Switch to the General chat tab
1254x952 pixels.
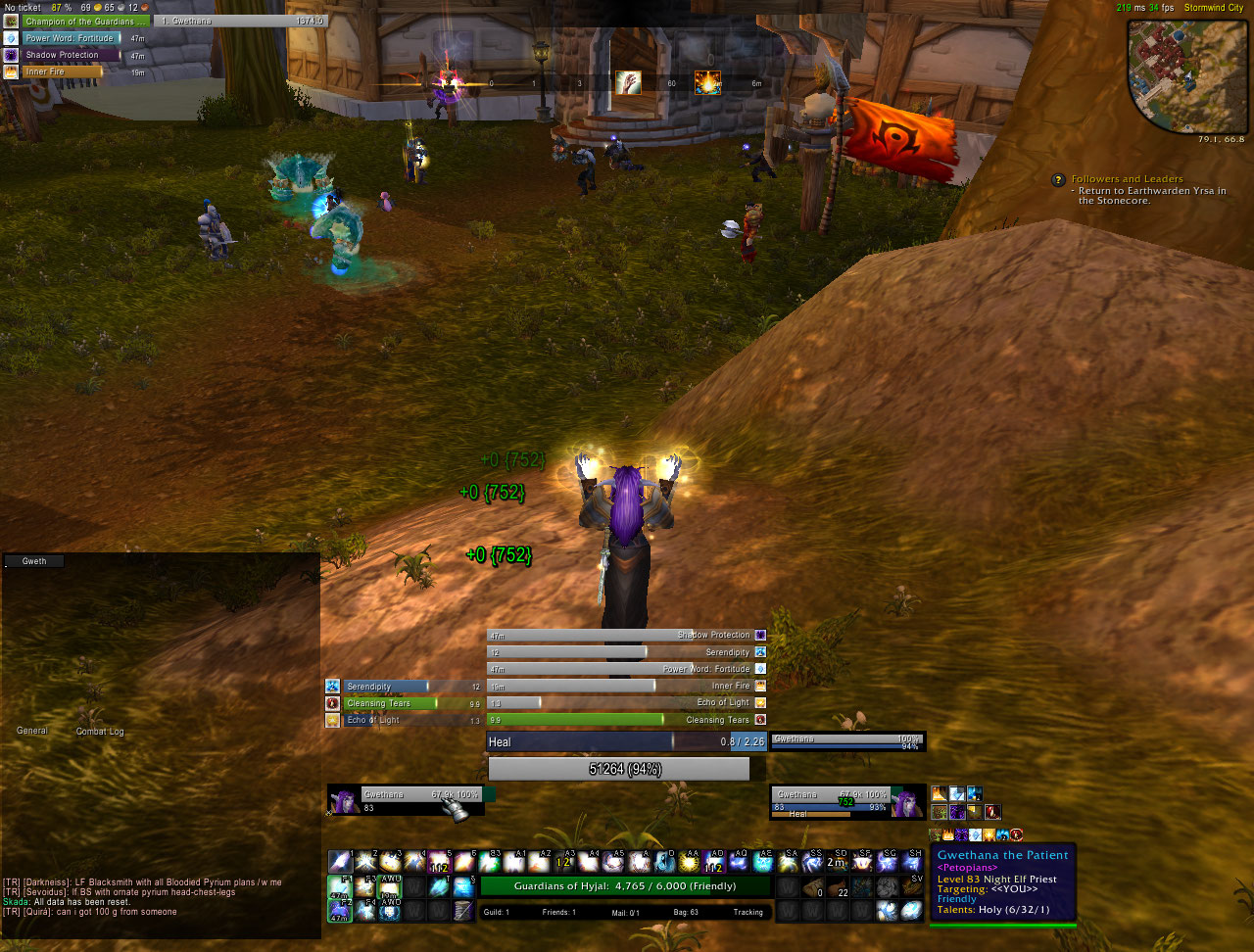click(x=31, y=731)
